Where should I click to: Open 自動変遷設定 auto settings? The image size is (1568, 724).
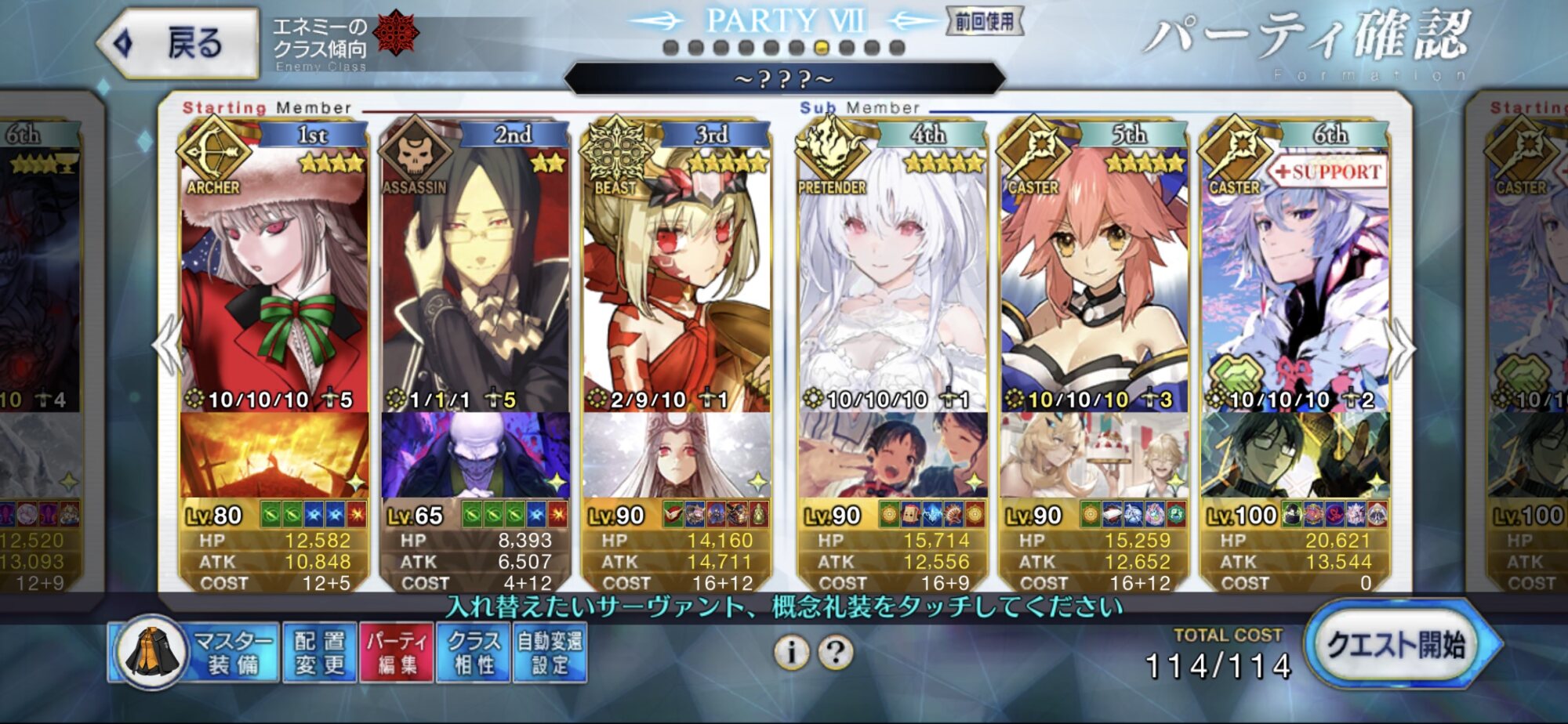click(550, 652)
